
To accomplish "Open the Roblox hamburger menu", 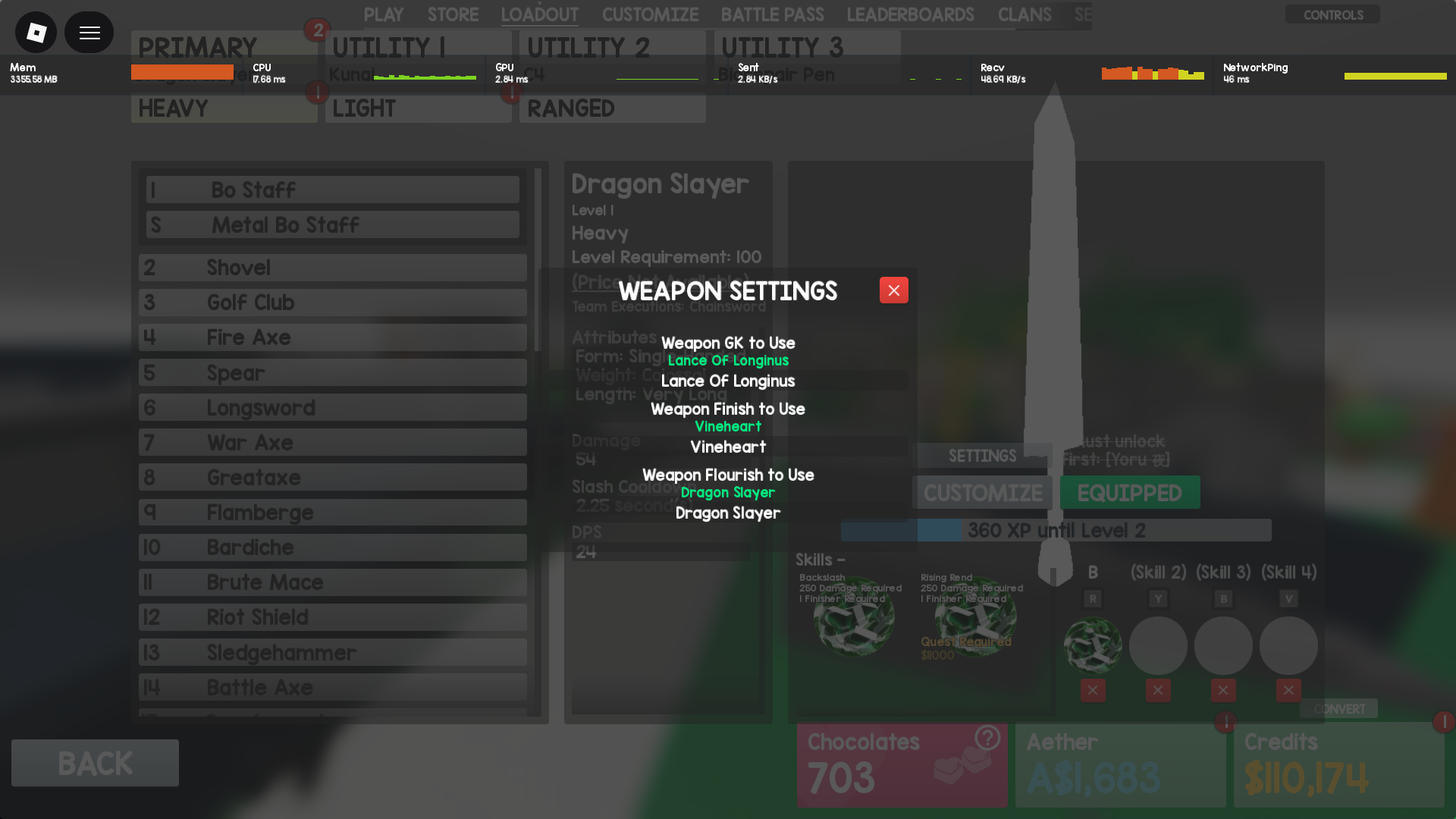I will [89, 32].
